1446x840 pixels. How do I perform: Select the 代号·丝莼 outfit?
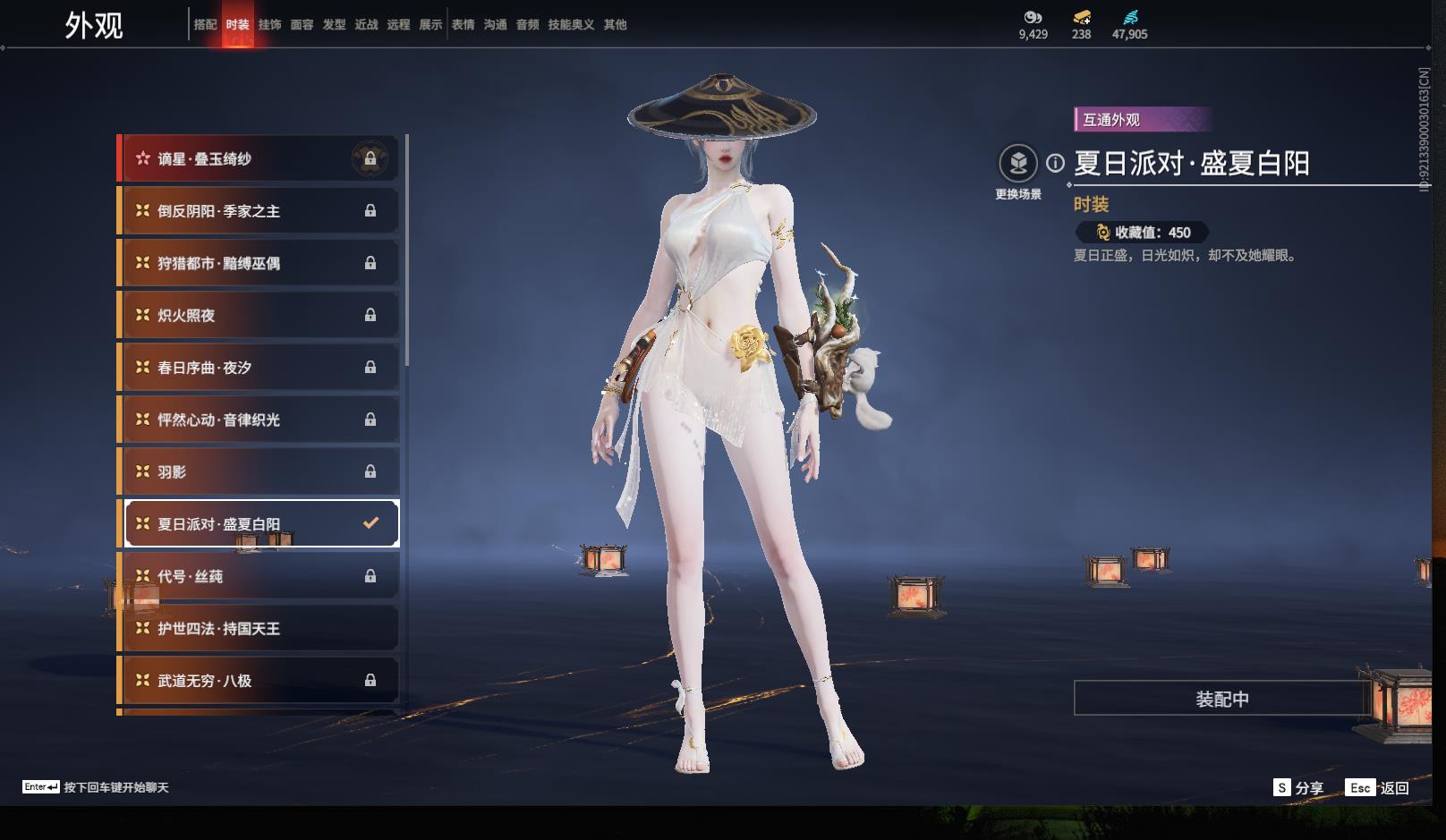click(x=259, y=576)
